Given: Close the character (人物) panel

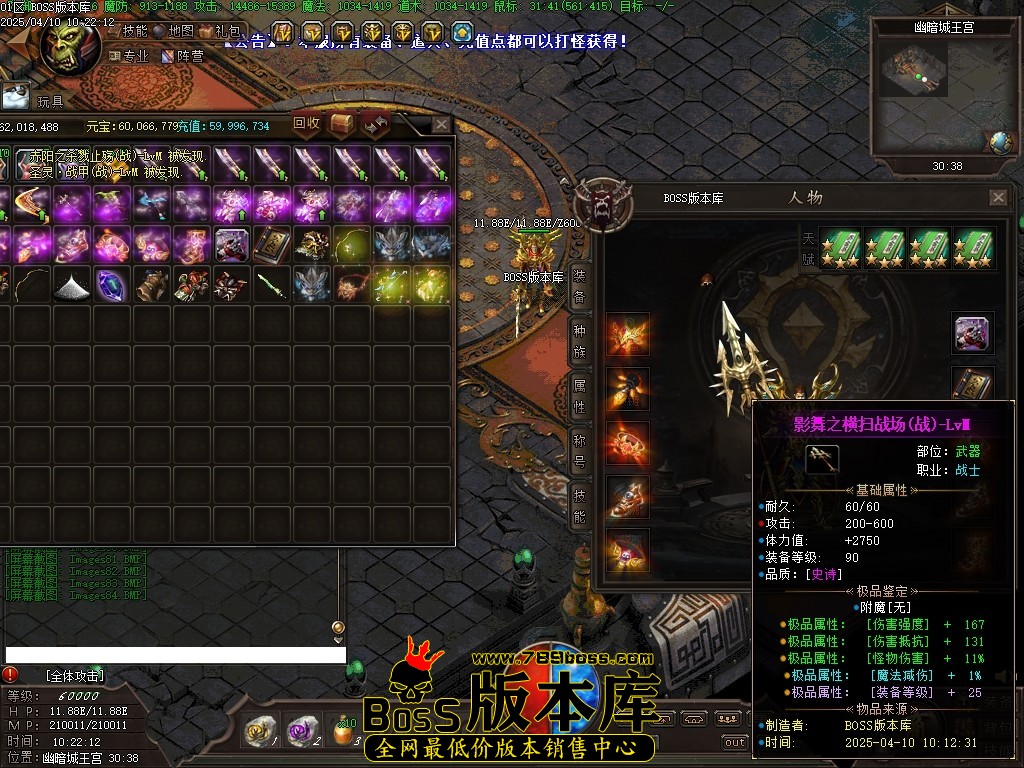Looking at the screenshot, I should [x=997, y=198].
